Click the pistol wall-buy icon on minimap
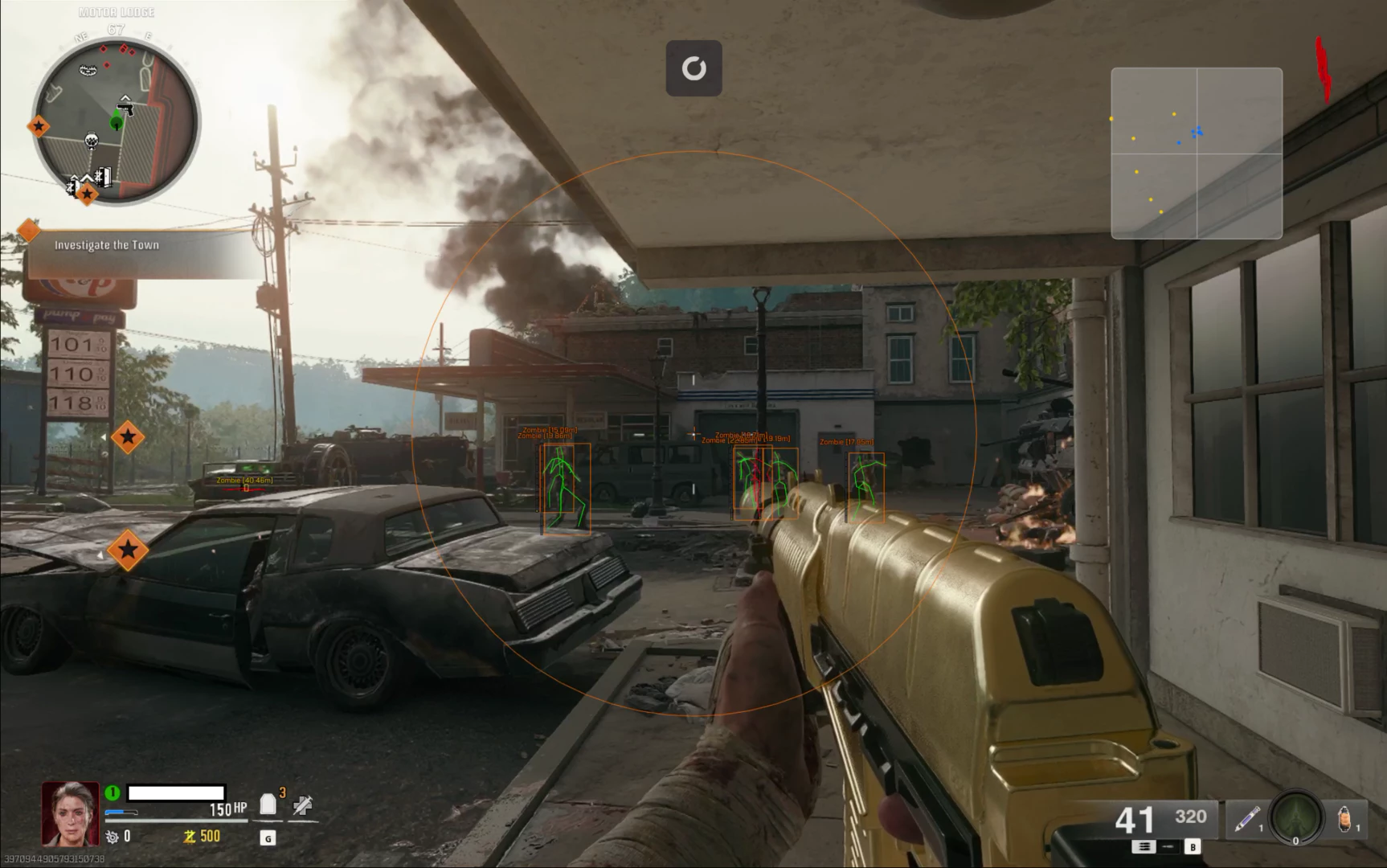 click(125, 105)
